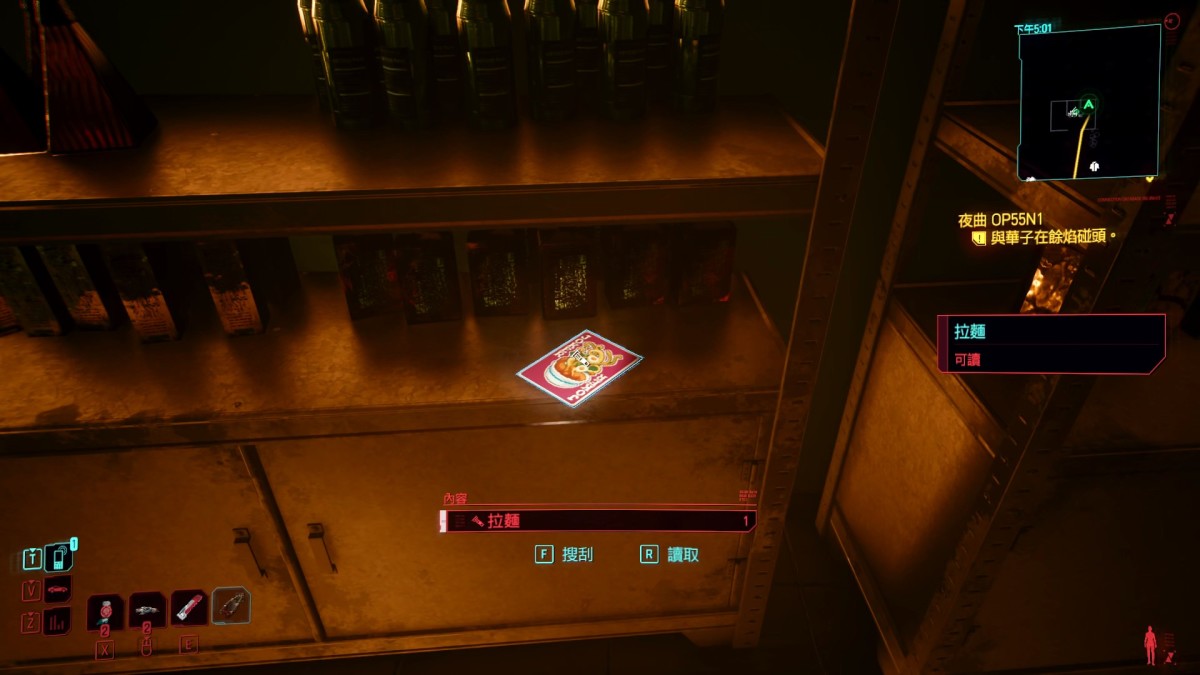
Task: Open the radio equalizer bars icon
Action: click(x=58, y=621)
